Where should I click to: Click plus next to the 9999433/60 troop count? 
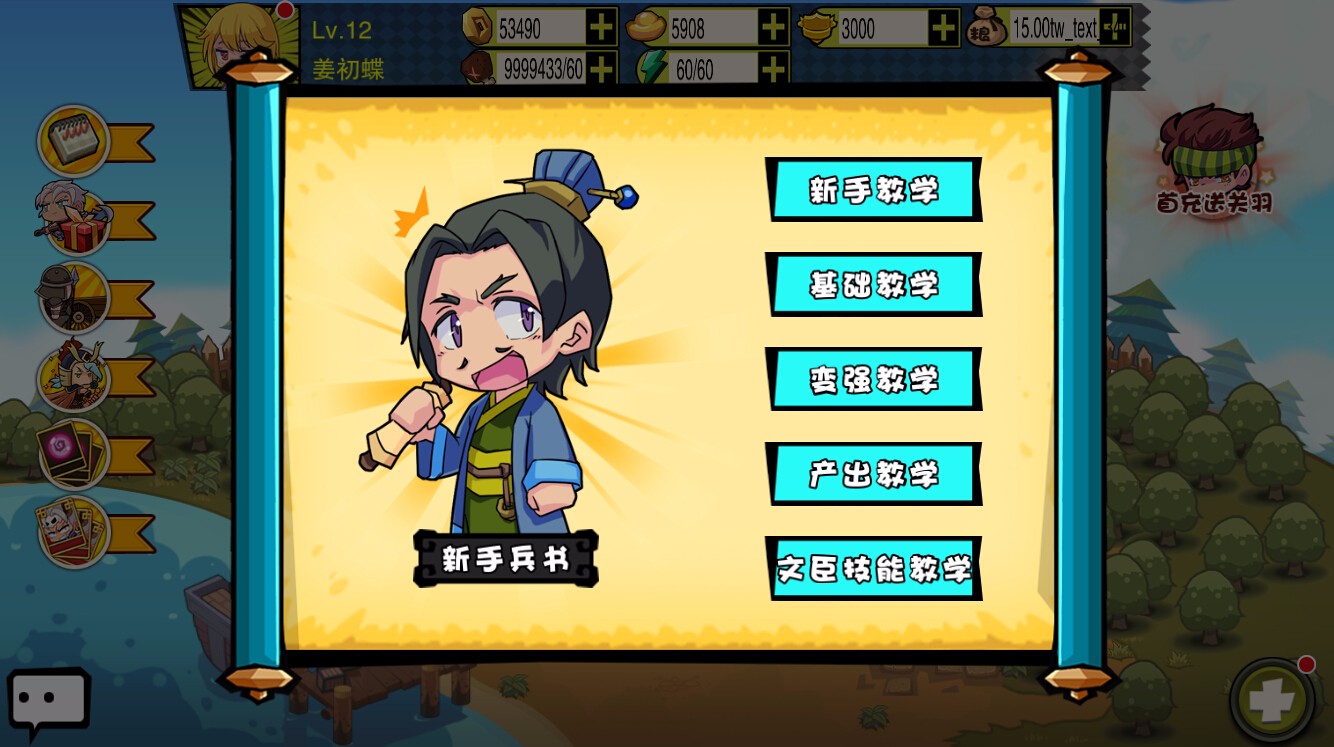[601, 70]
